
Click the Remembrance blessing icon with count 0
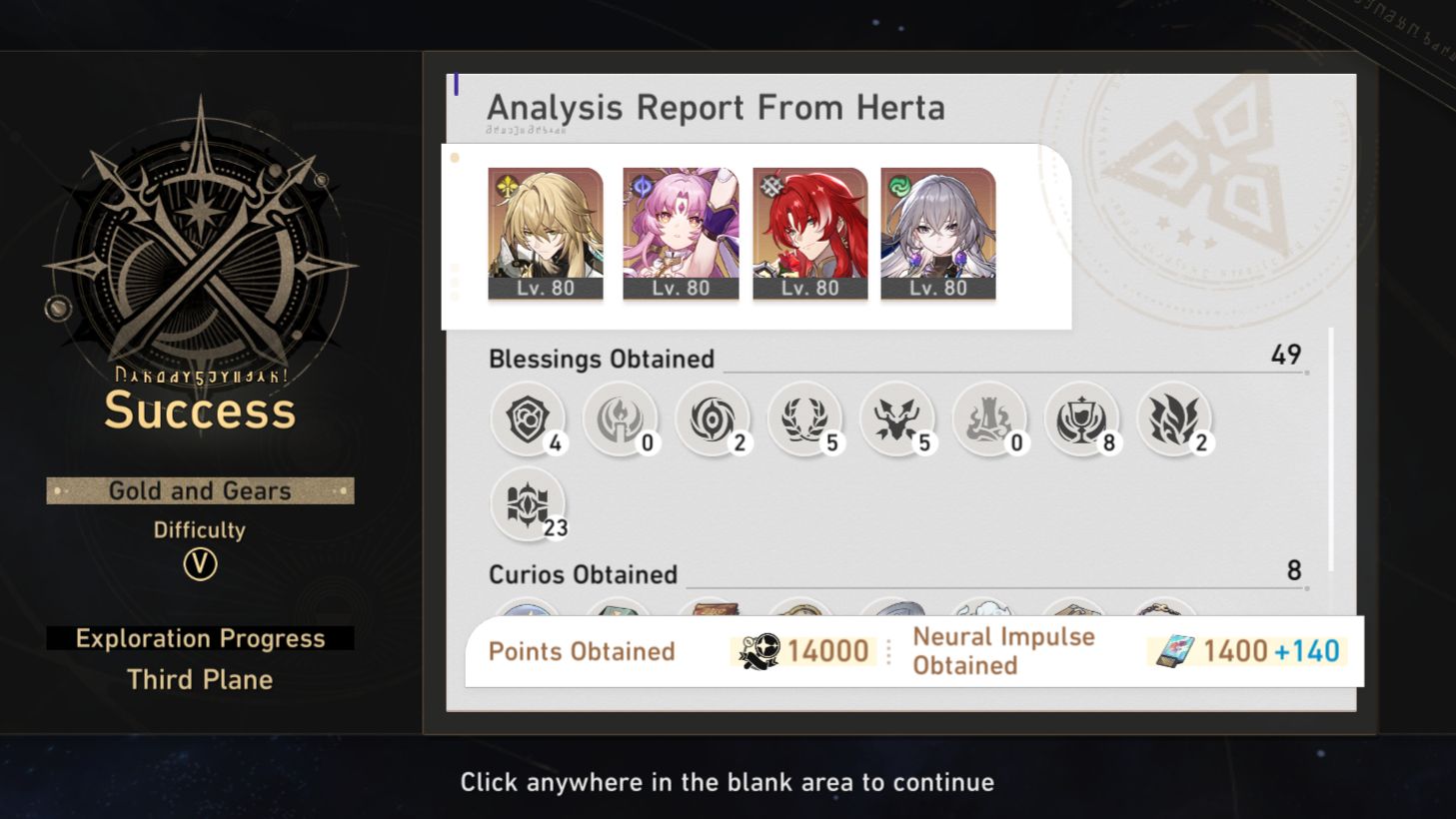point(621,418)
